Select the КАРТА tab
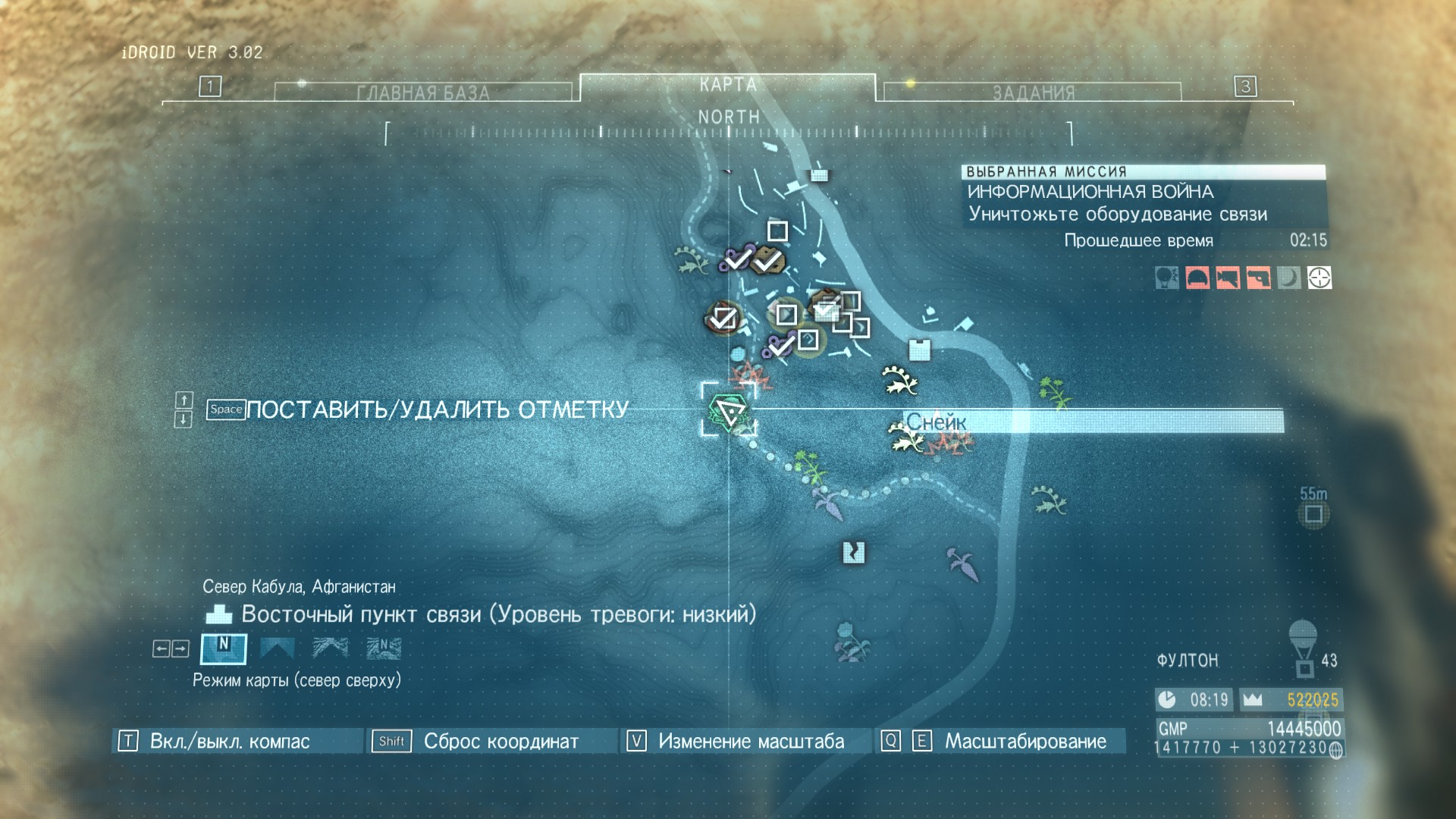1456x819 pixels. (x=728, y=85)
